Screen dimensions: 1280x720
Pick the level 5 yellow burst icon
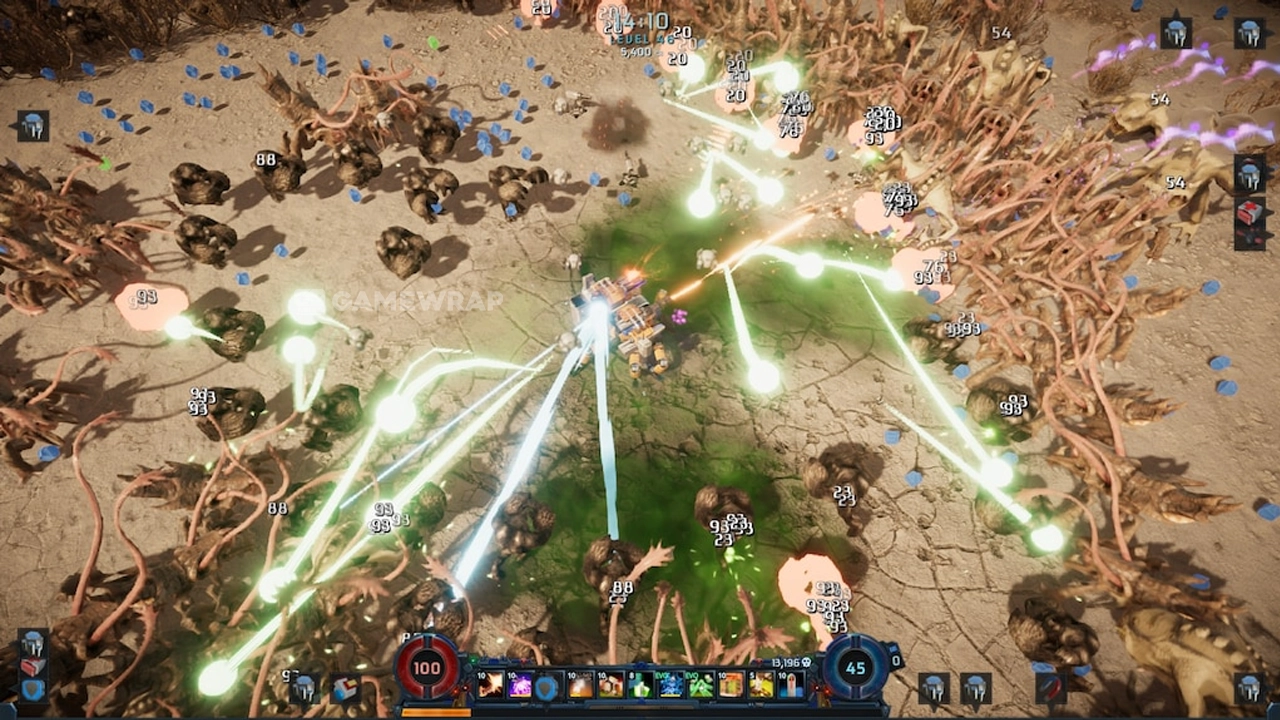point(762,685)
